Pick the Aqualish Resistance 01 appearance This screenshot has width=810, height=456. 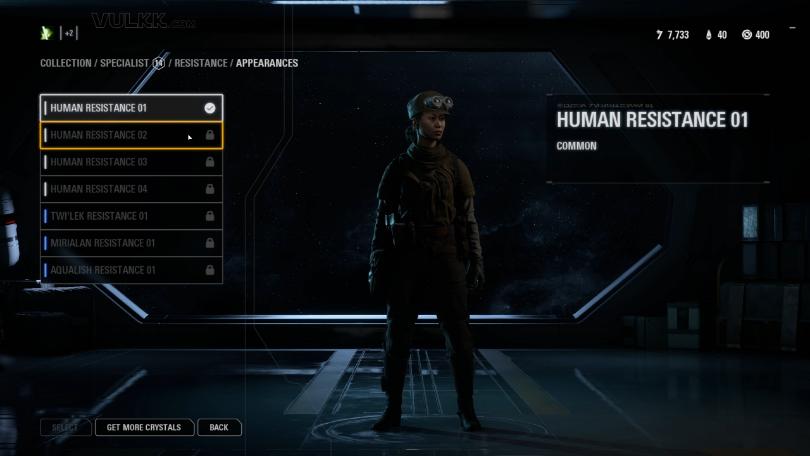131,270
